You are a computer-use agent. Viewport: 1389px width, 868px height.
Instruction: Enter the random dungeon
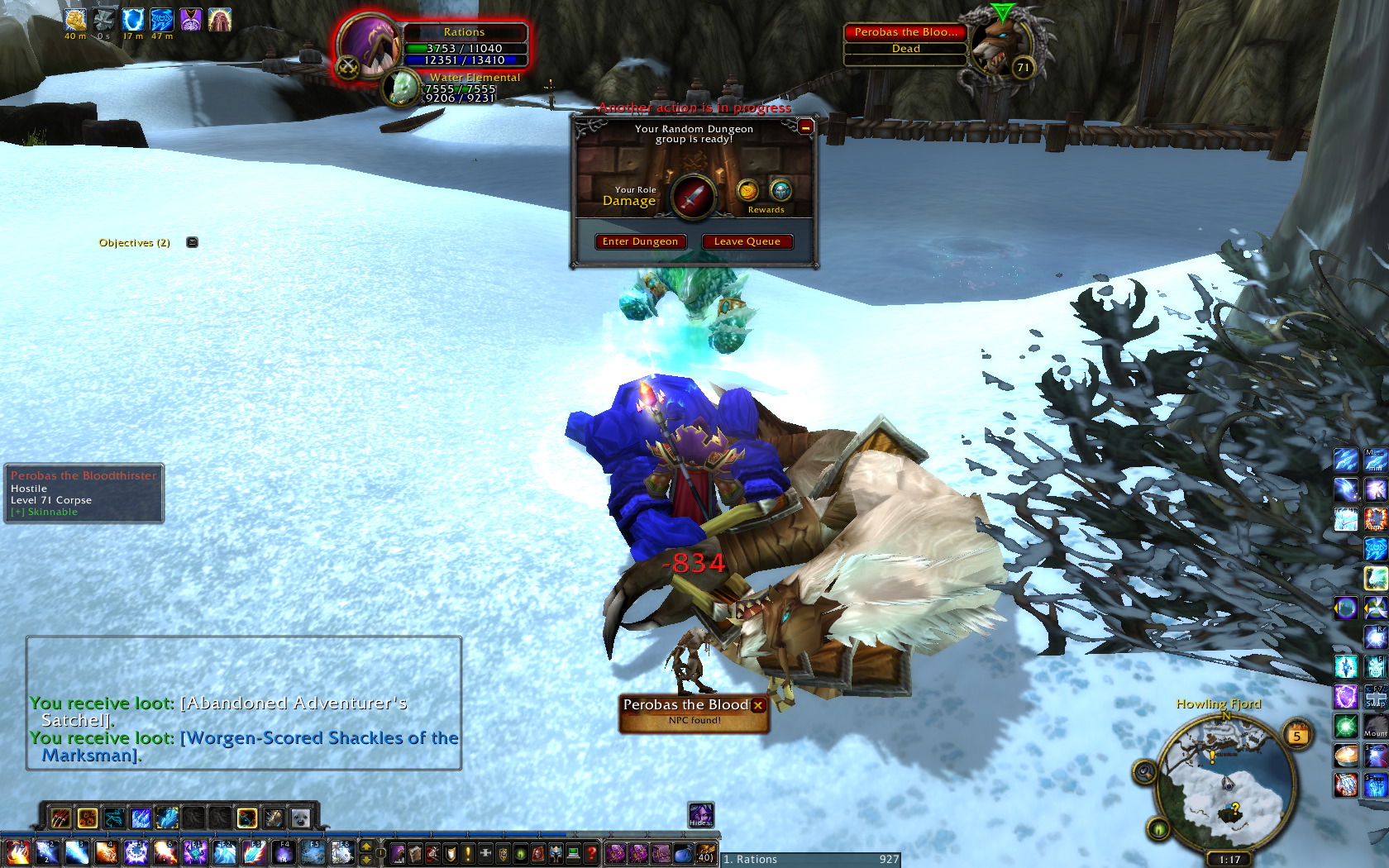click(x=640, y=241)
